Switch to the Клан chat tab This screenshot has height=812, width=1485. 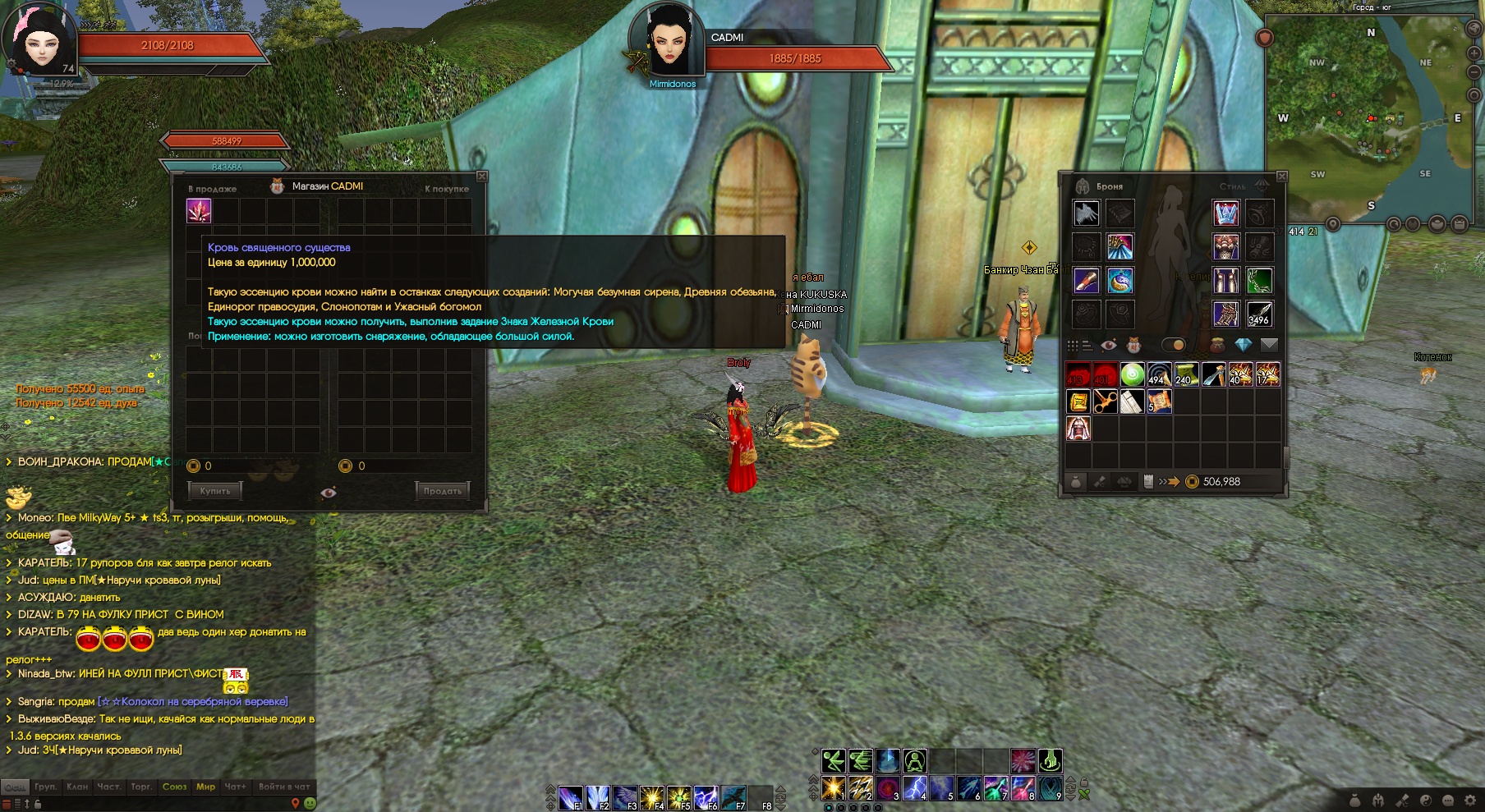point(77,787)
